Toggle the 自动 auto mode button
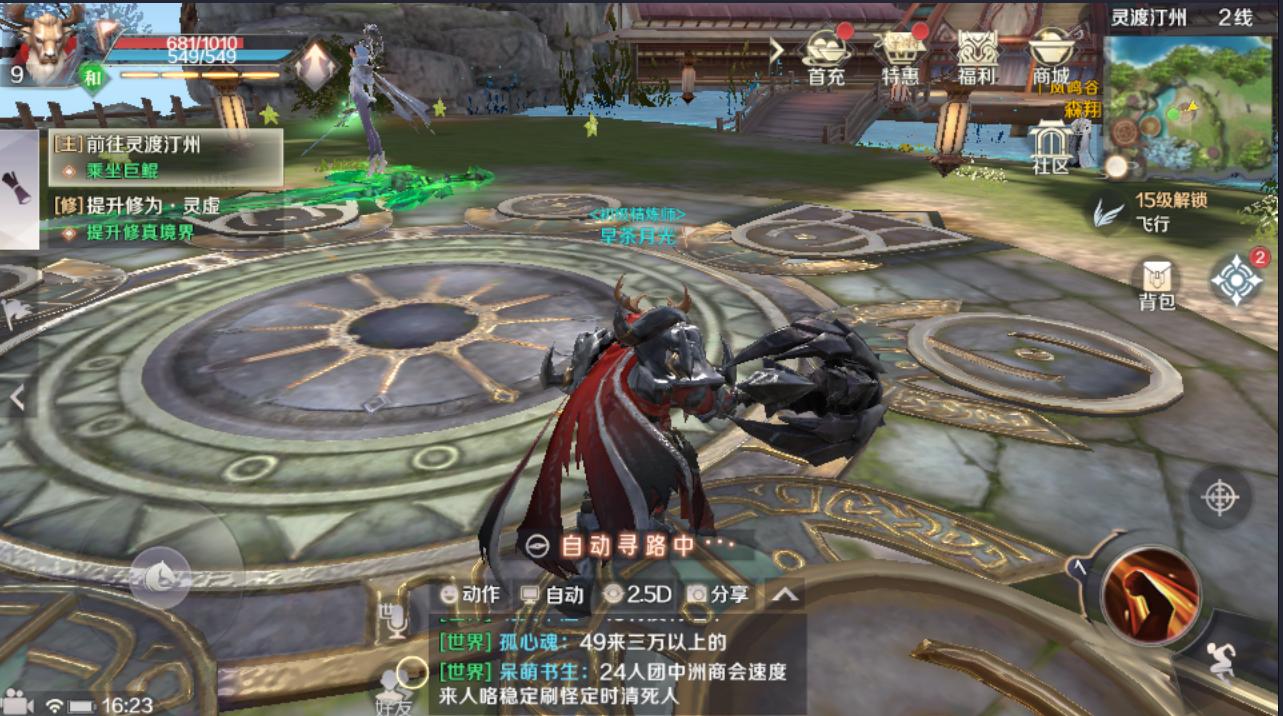This screenshot has width=1283, height=716. point(552,594)
